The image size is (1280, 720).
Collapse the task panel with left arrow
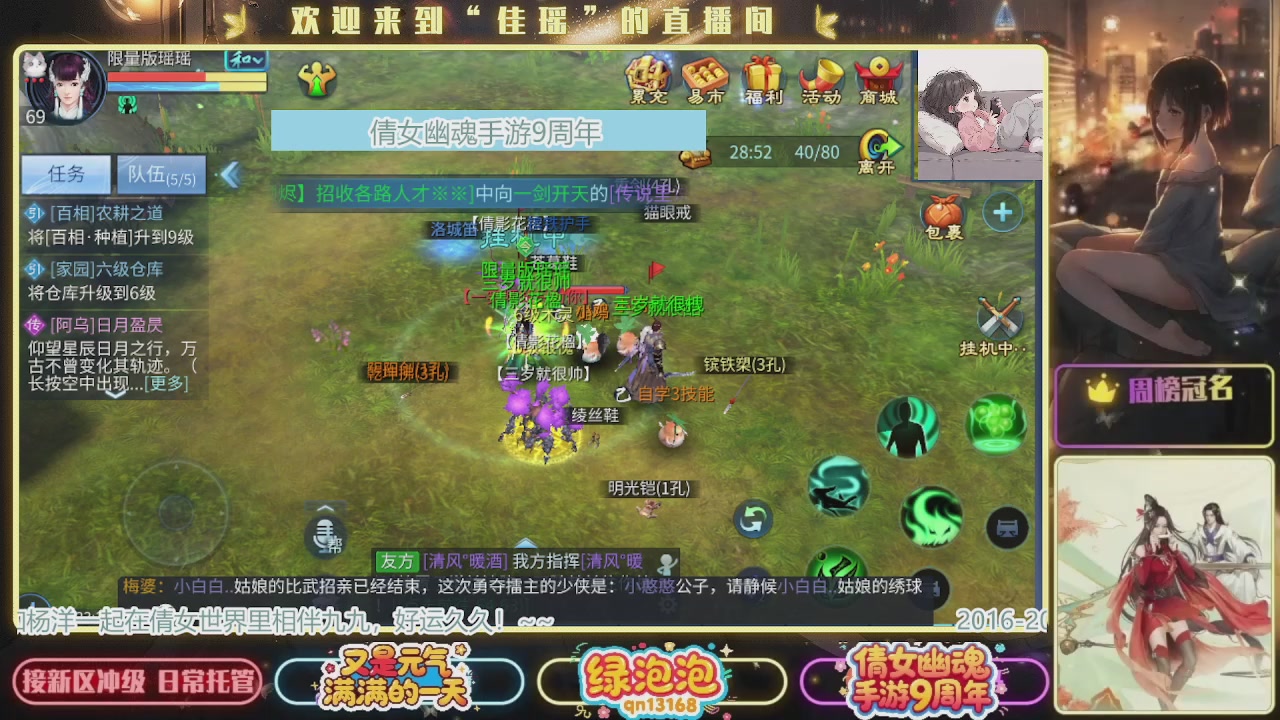(x=232, y=172)
